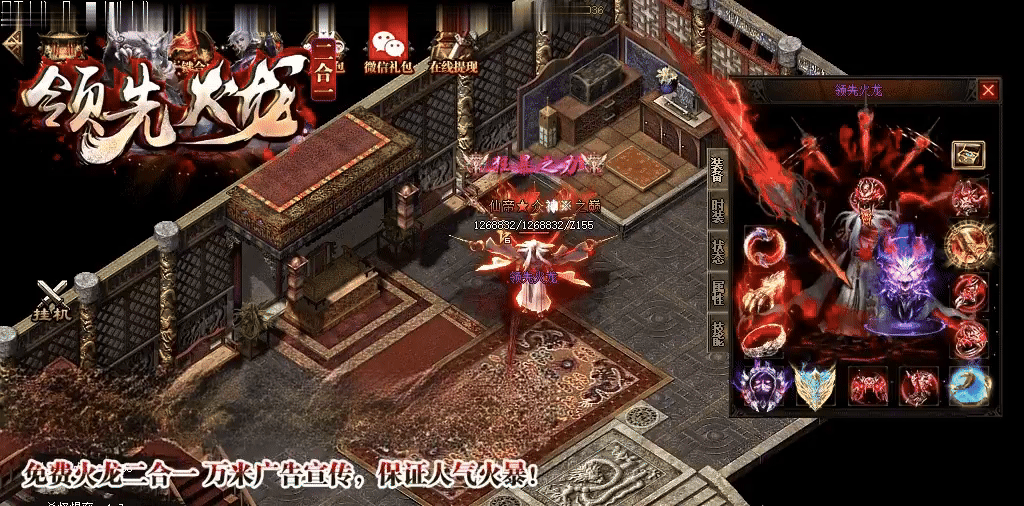Select the silver ring equipment slot

click(x=764, y=339)
